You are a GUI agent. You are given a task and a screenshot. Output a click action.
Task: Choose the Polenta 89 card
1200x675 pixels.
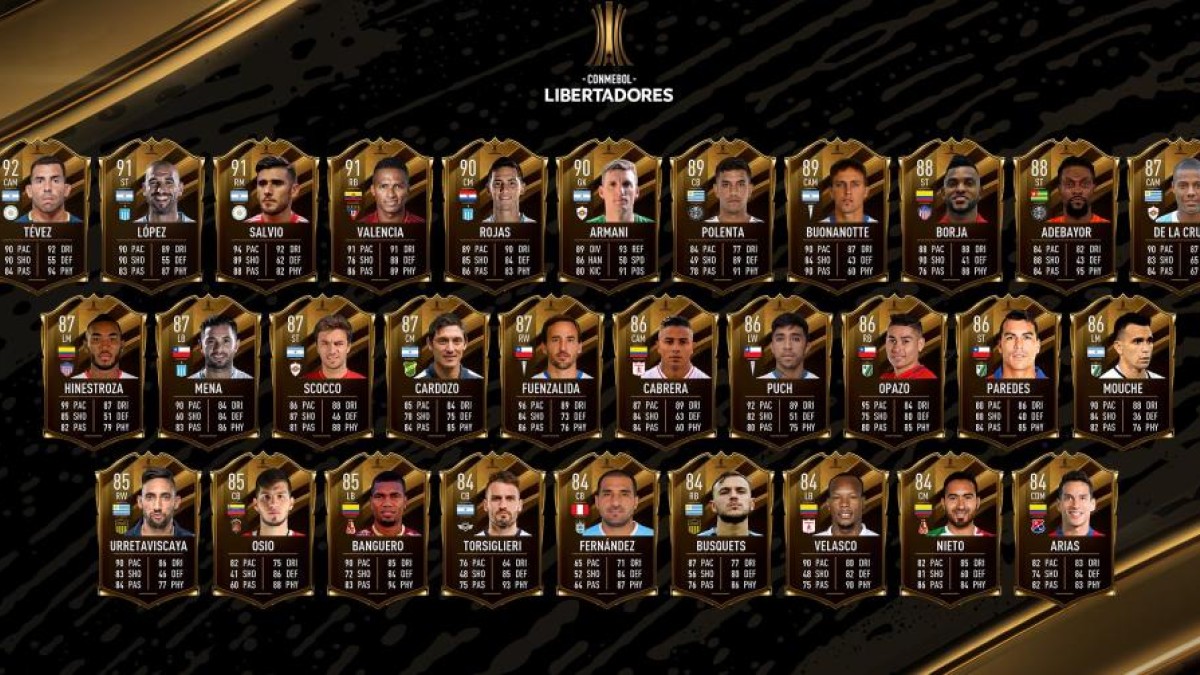click(x=723, y=214)
